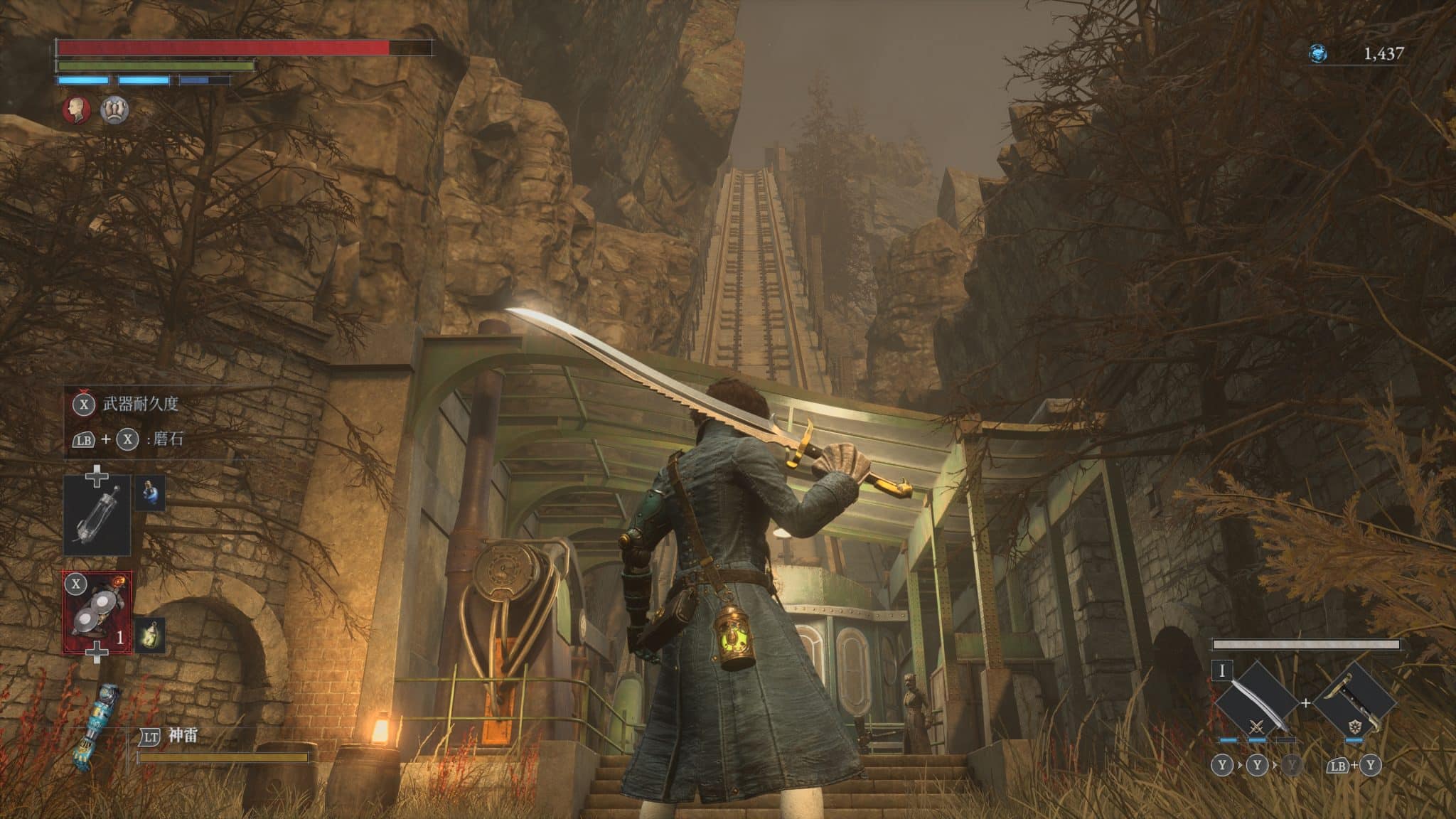Click the small green lantern slot

150,634
